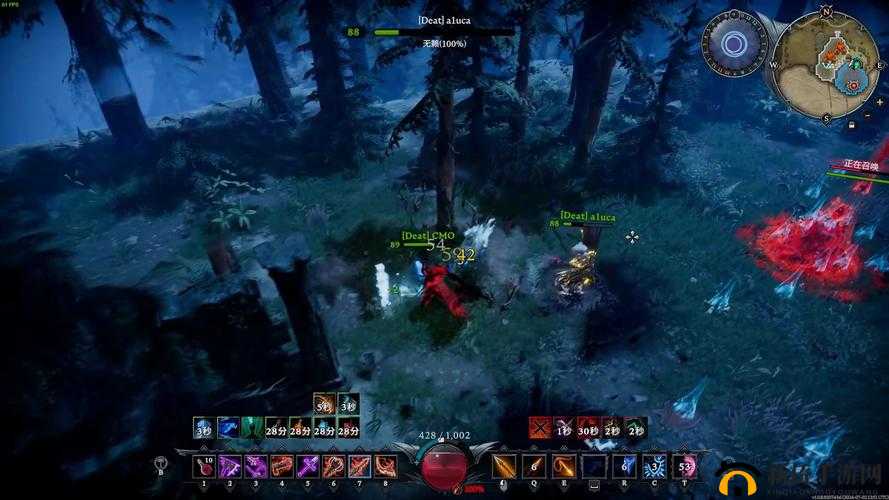Toggle the minimap lock icon
Image resolution: width=889 pixels, height=500 pixels.
pos(850,126)
